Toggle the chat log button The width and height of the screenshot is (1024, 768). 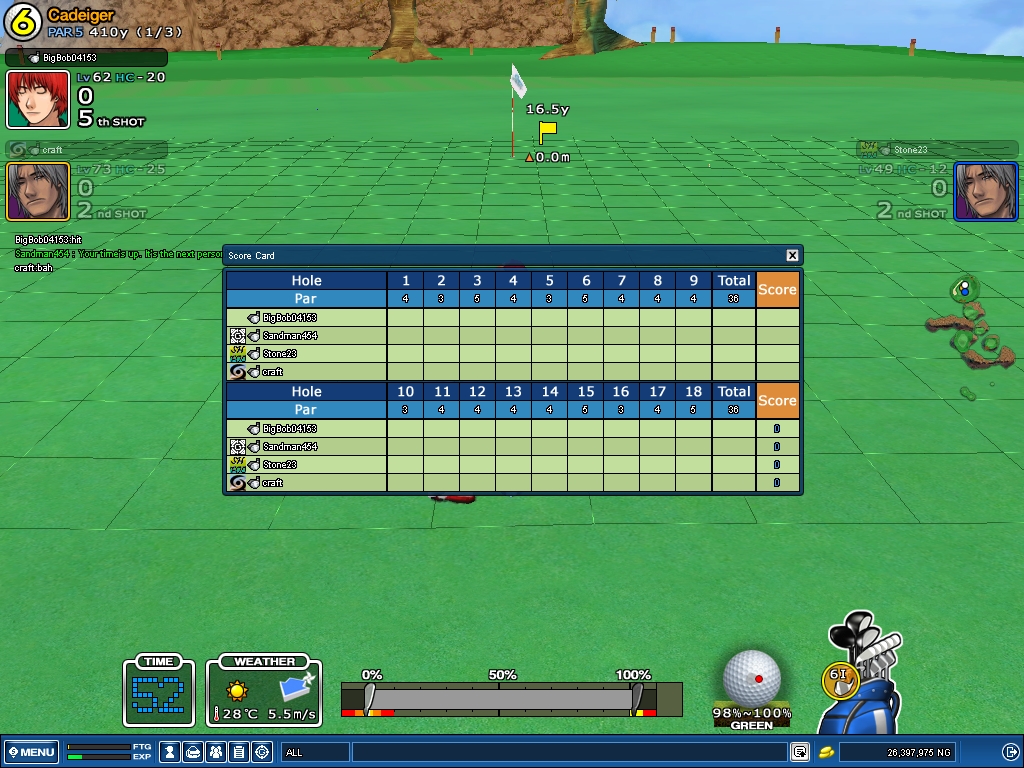tap(800, 752)
